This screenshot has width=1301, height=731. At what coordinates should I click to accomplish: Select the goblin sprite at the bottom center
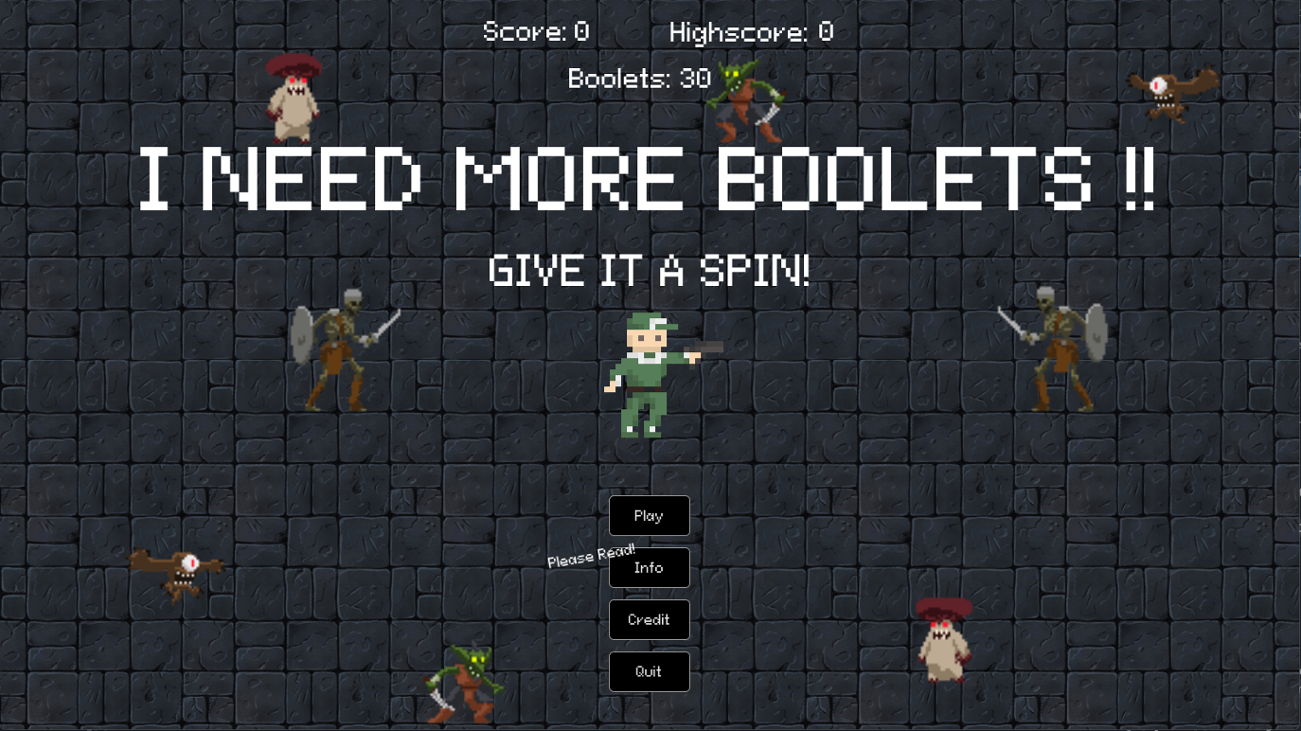(466, 685)
